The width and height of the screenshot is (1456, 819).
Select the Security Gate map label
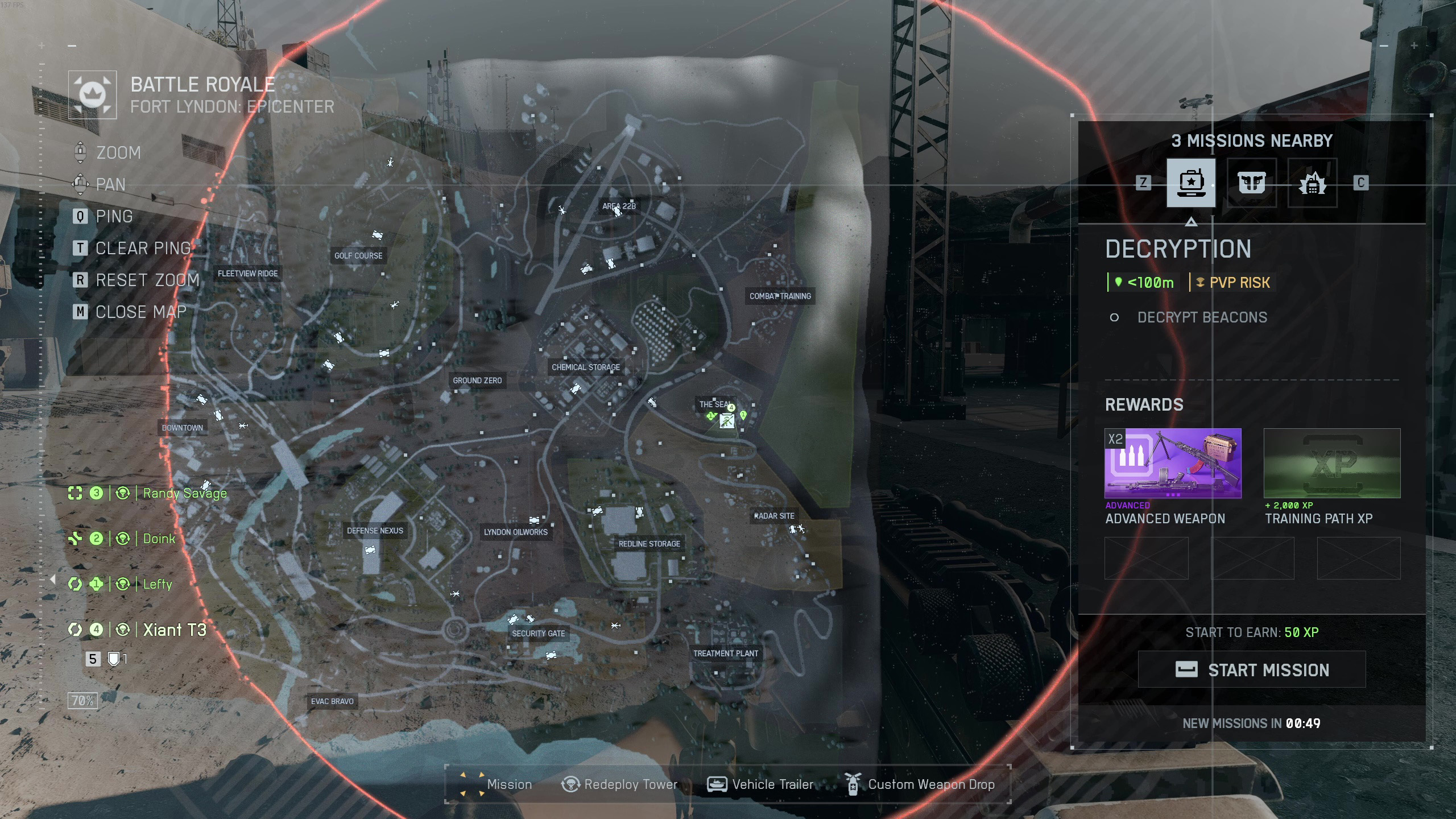pyautogui.click(x=539, y=634)
